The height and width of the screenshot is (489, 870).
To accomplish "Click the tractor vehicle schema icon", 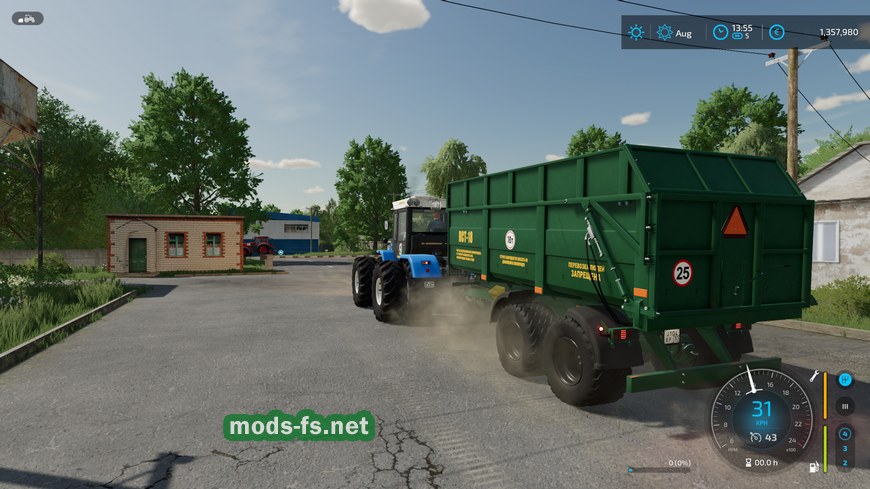I will 27,18.
